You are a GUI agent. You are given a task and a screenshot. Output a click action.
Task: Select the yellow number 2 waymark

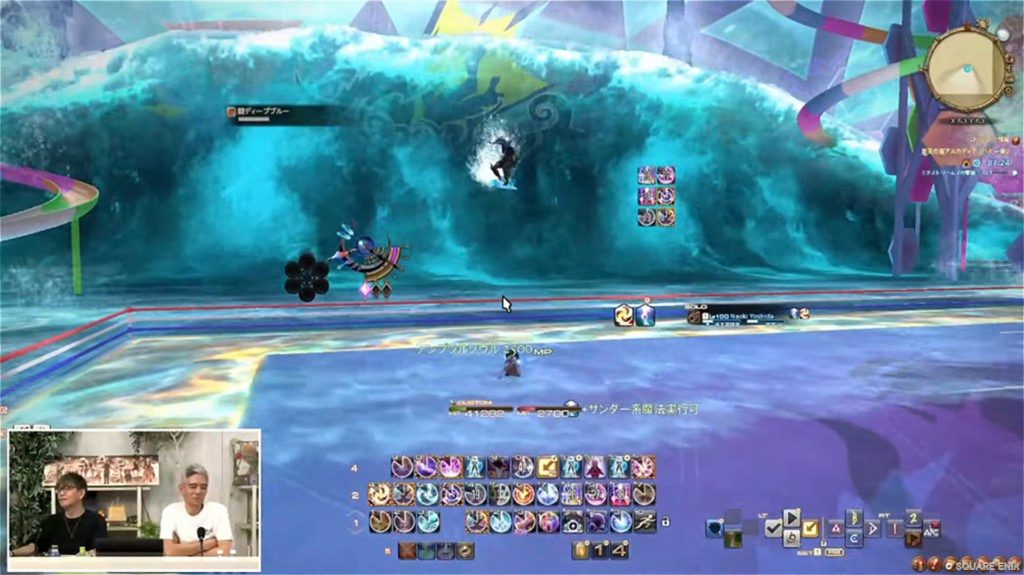tap(912, 517)
